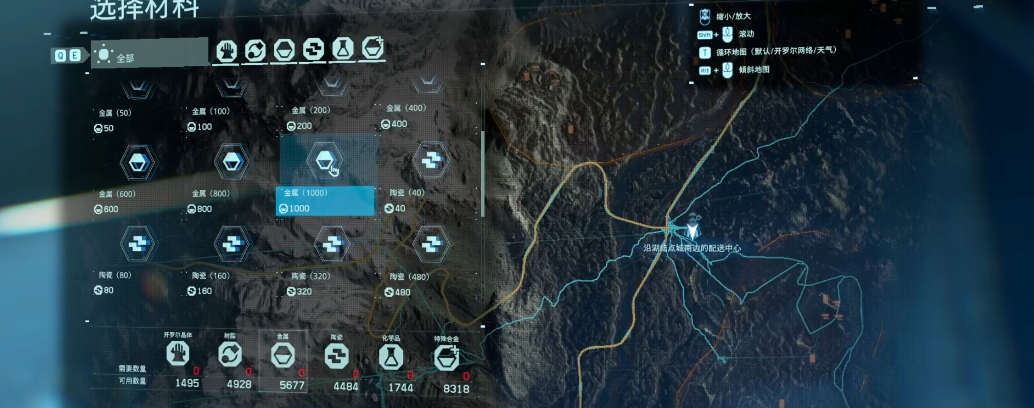
Task: Select the 金属 (600) material tile
Action: click(x=136, y=160)
